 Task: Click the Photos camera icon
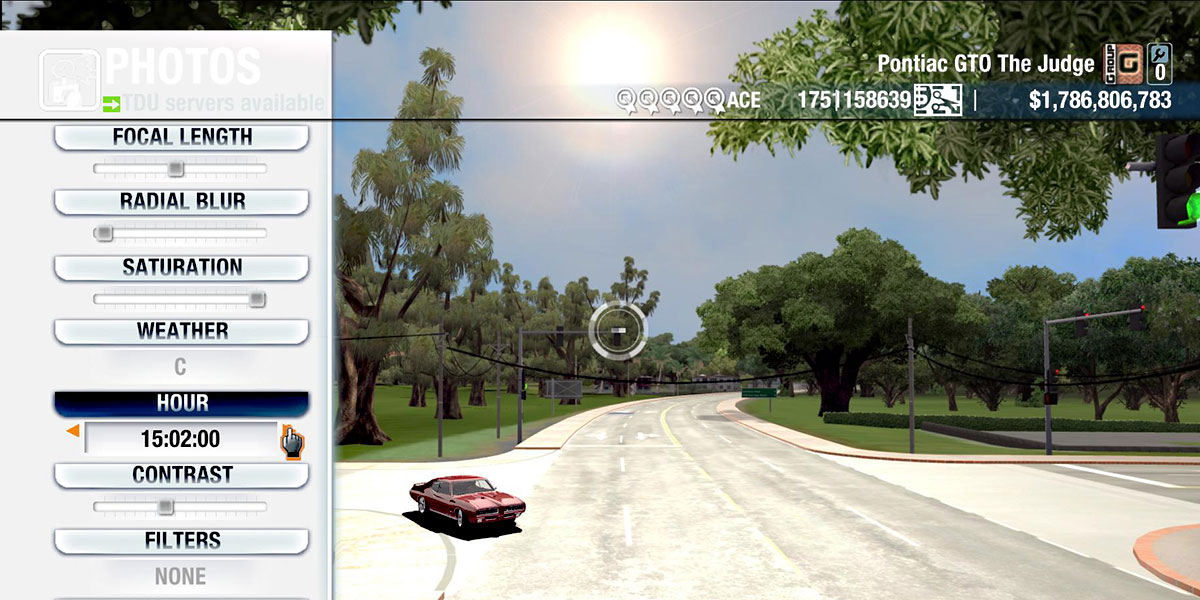point(69,79)
